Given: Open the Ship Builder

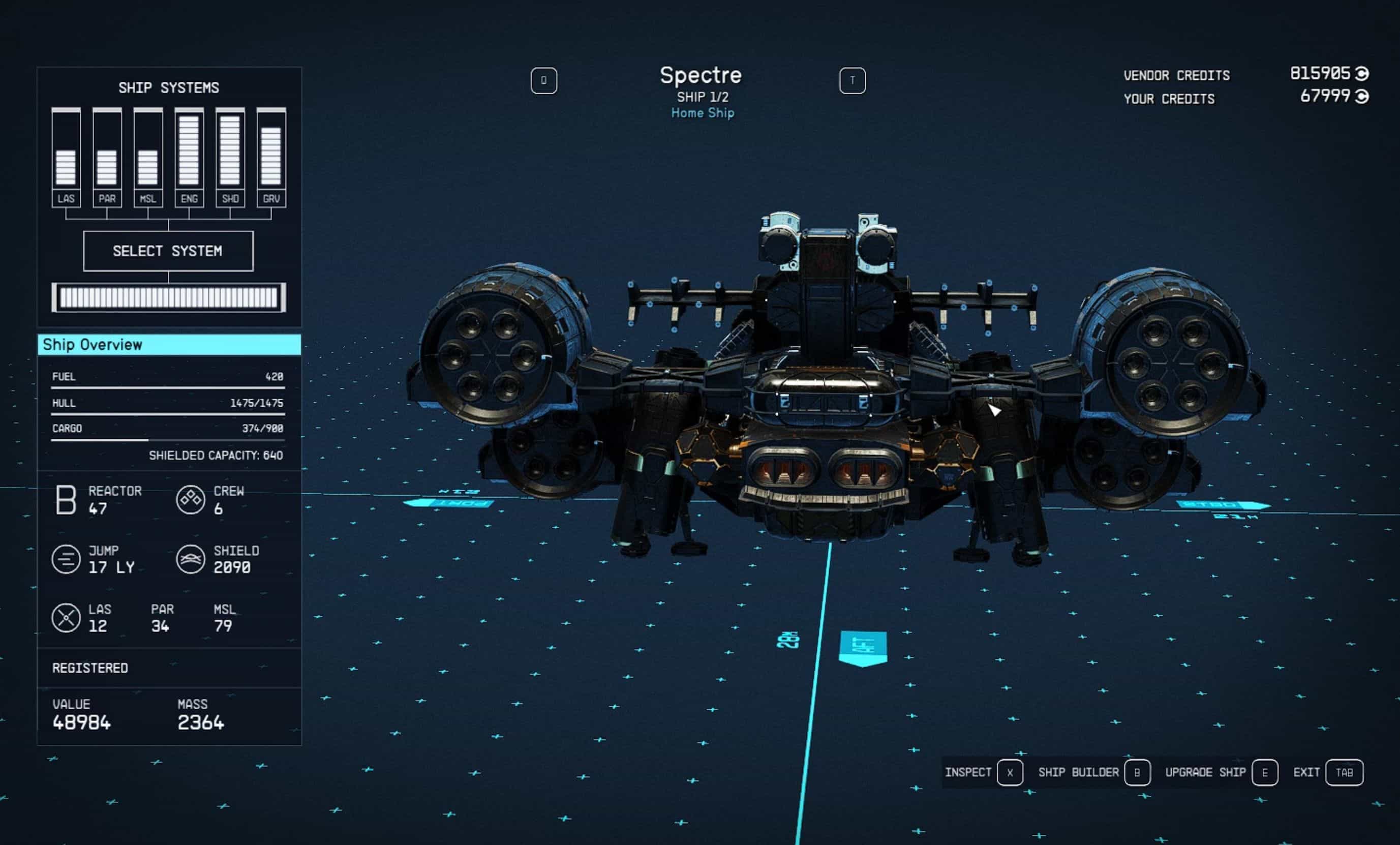Looking at the screenshot, I should [1093, 772].
